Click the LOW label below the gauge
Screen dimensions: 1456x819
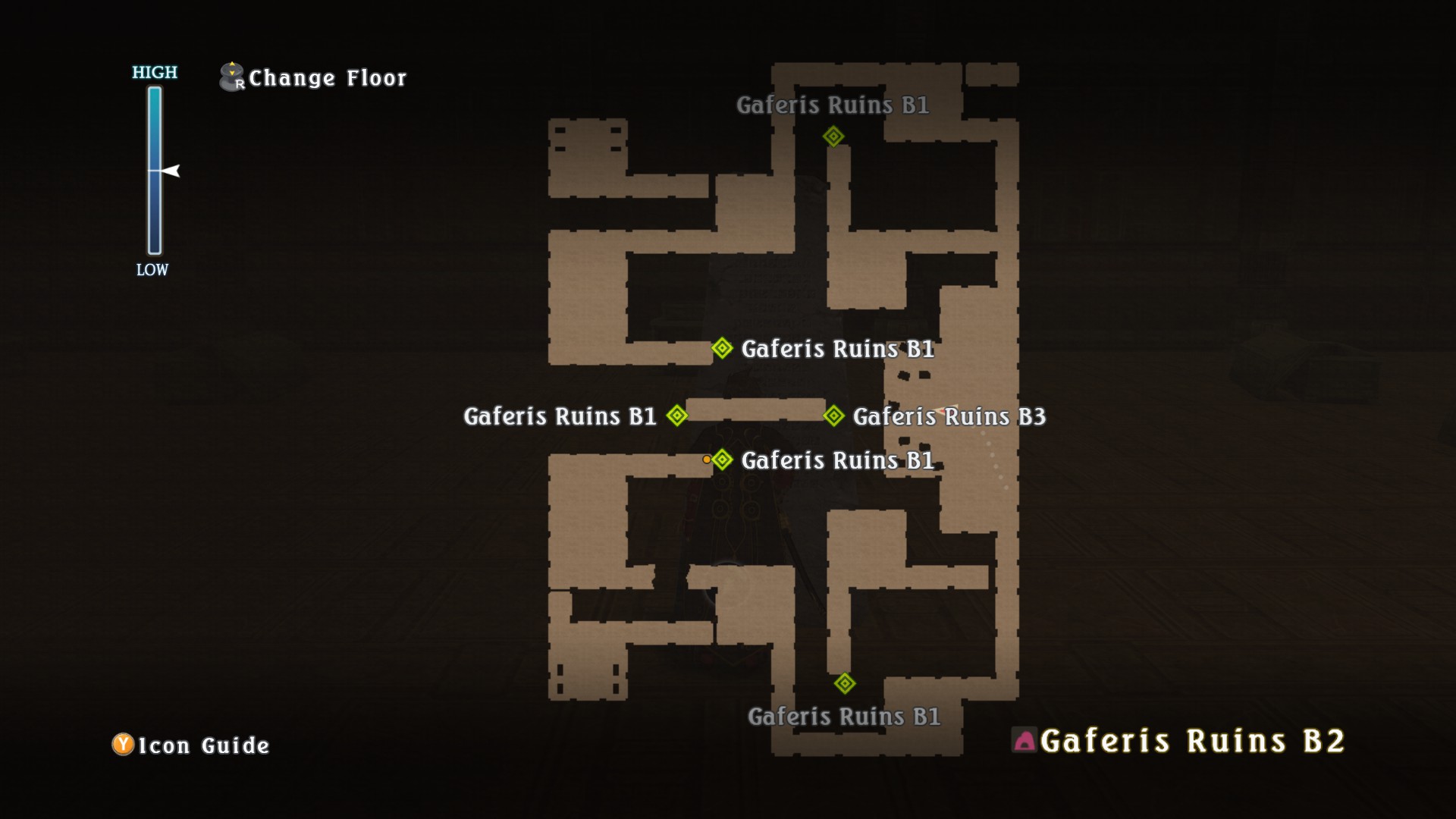152,269
